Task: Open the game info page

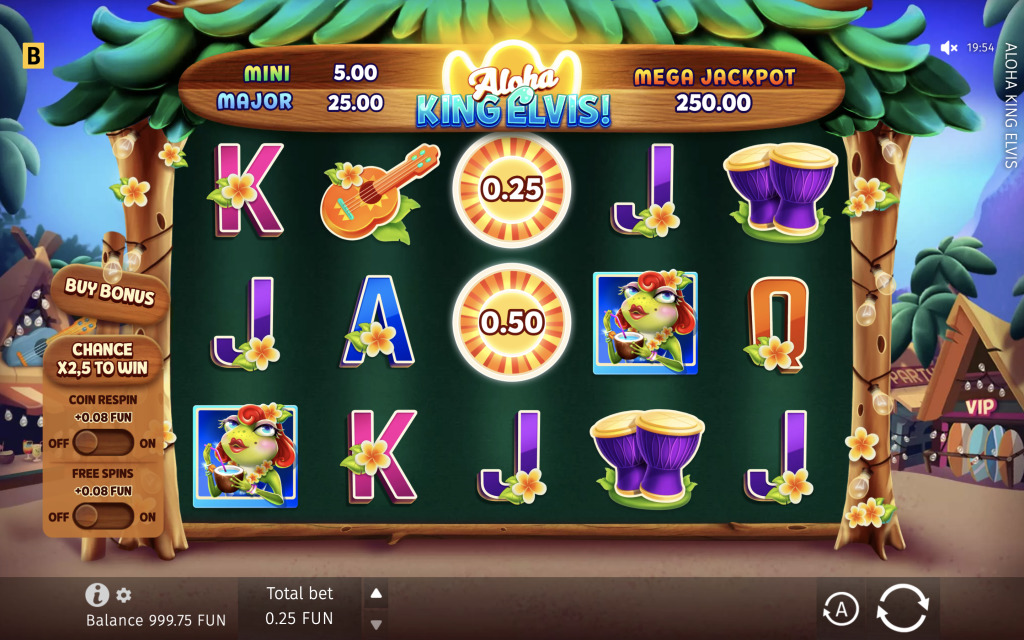Action: coord(97,595)
